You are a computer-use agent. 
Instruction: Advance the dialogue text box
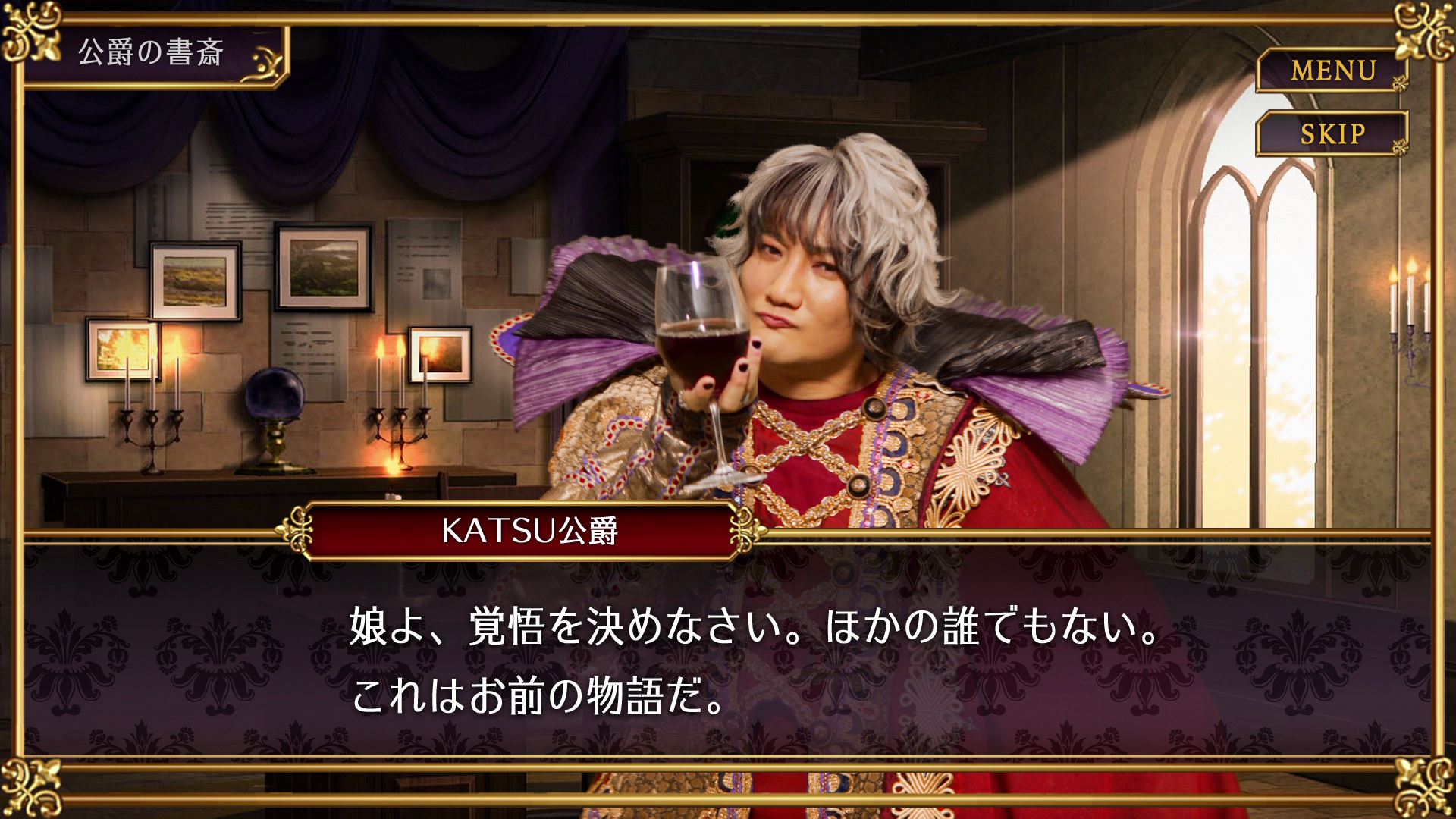tap(728, 660)
